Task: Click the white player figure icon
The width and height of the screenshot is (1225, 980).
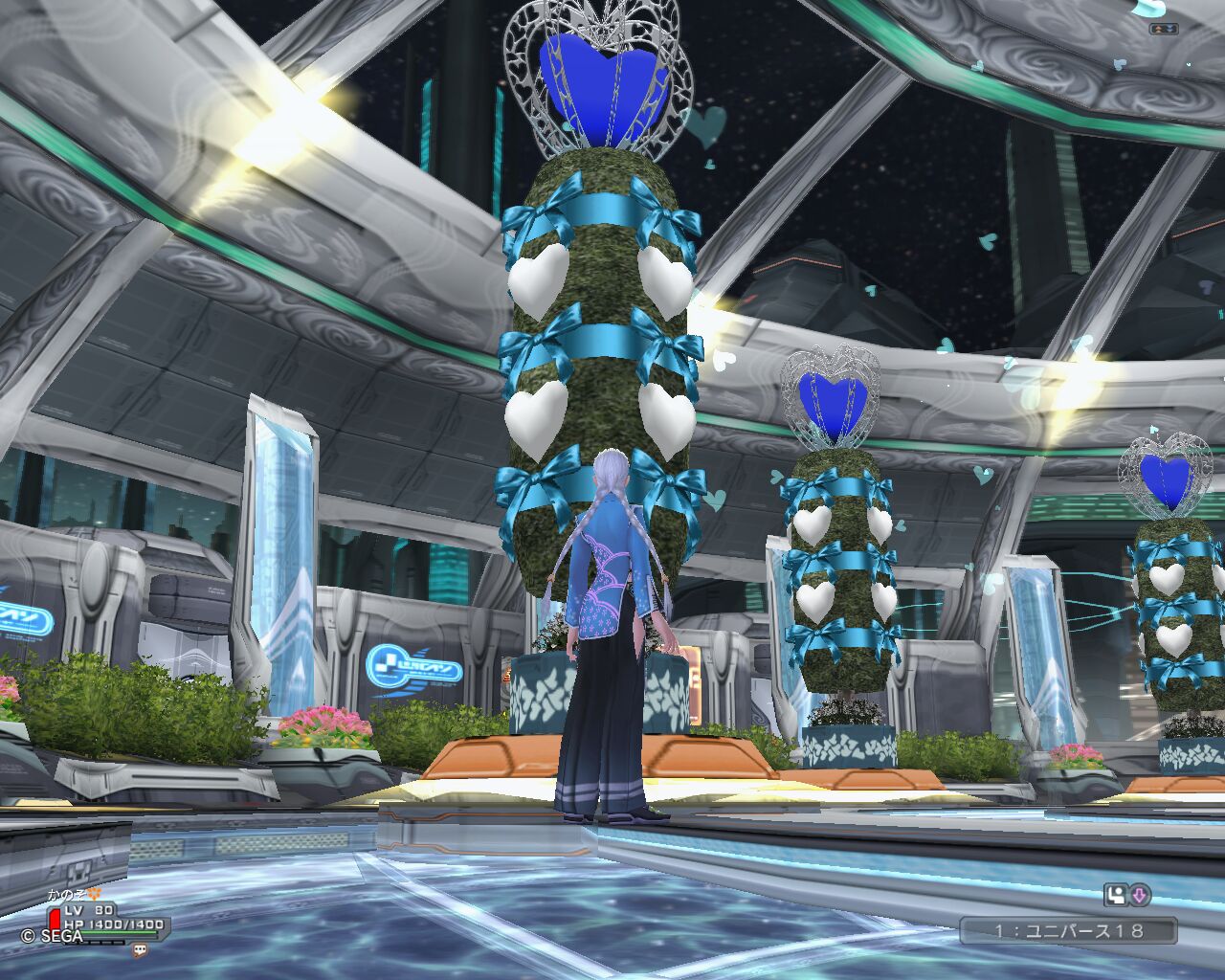Action: point(1116,896)
